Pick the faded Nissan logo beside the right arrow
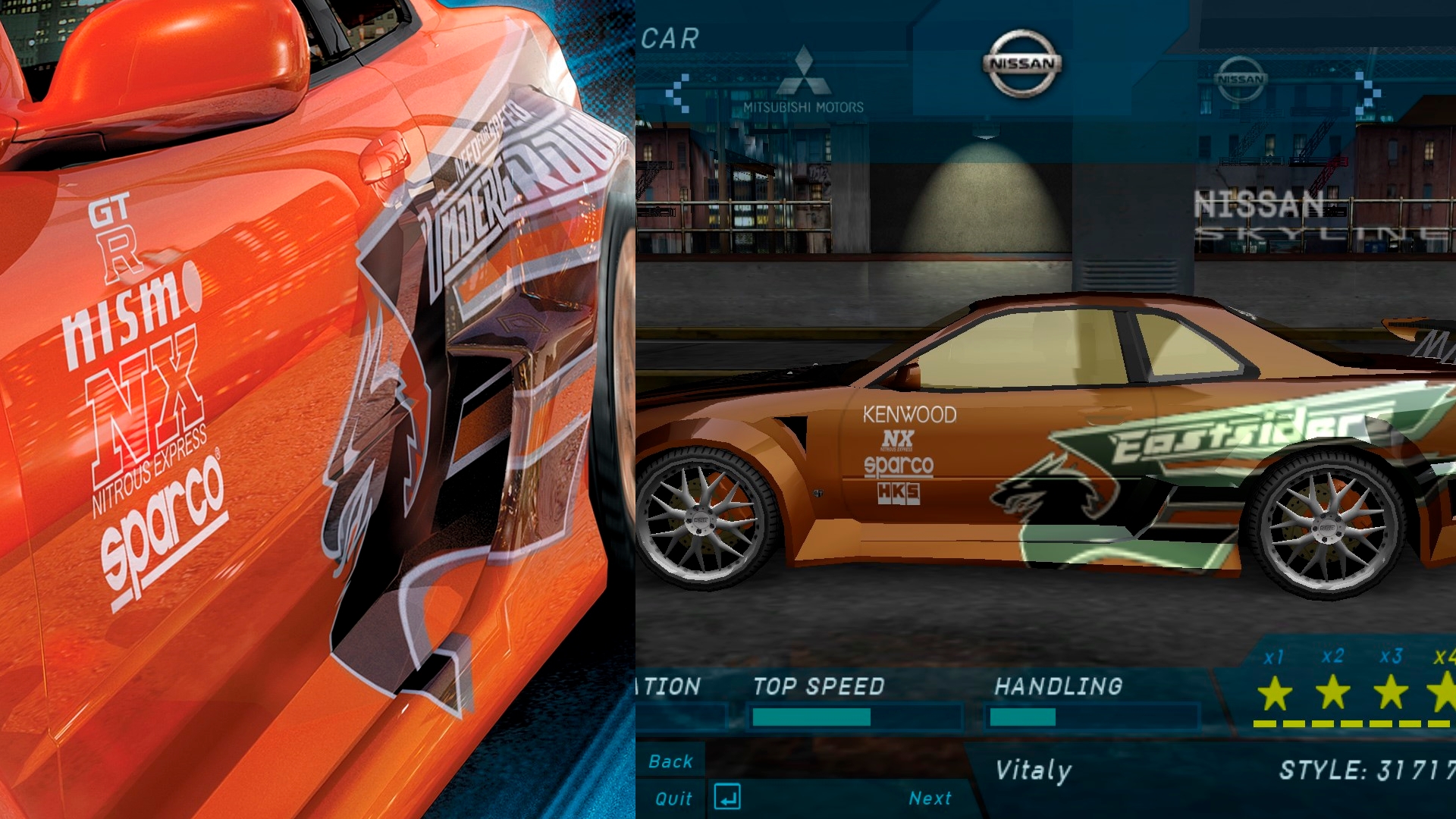Screen dimensions: 1456x819 coord(1241,79)
